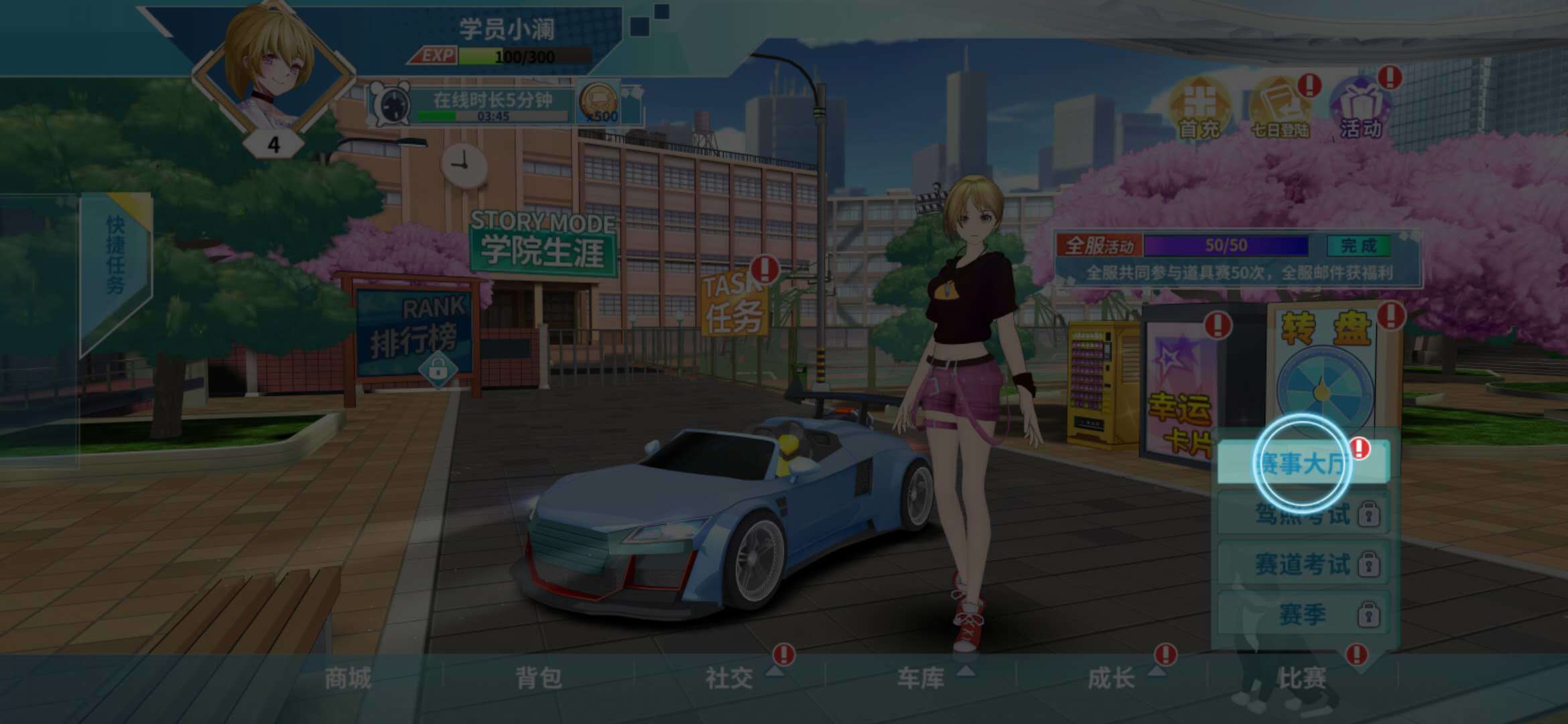The image size is (1568, 724).
Task: Choose the locked 赛季 season entry
Action: (x=1301, y=613)
